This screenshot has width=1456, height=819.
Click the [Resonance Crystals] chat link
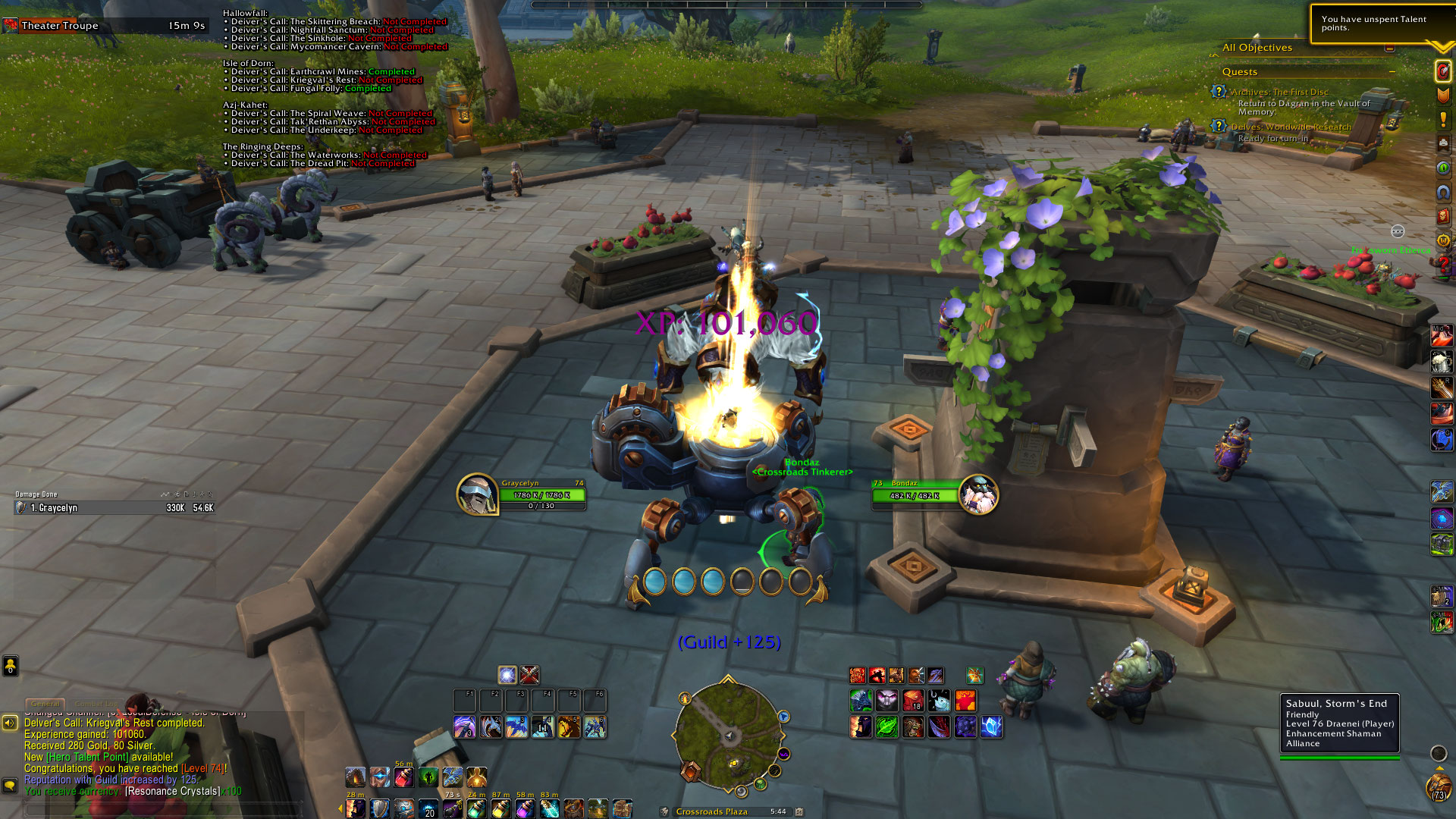(173, 791)
